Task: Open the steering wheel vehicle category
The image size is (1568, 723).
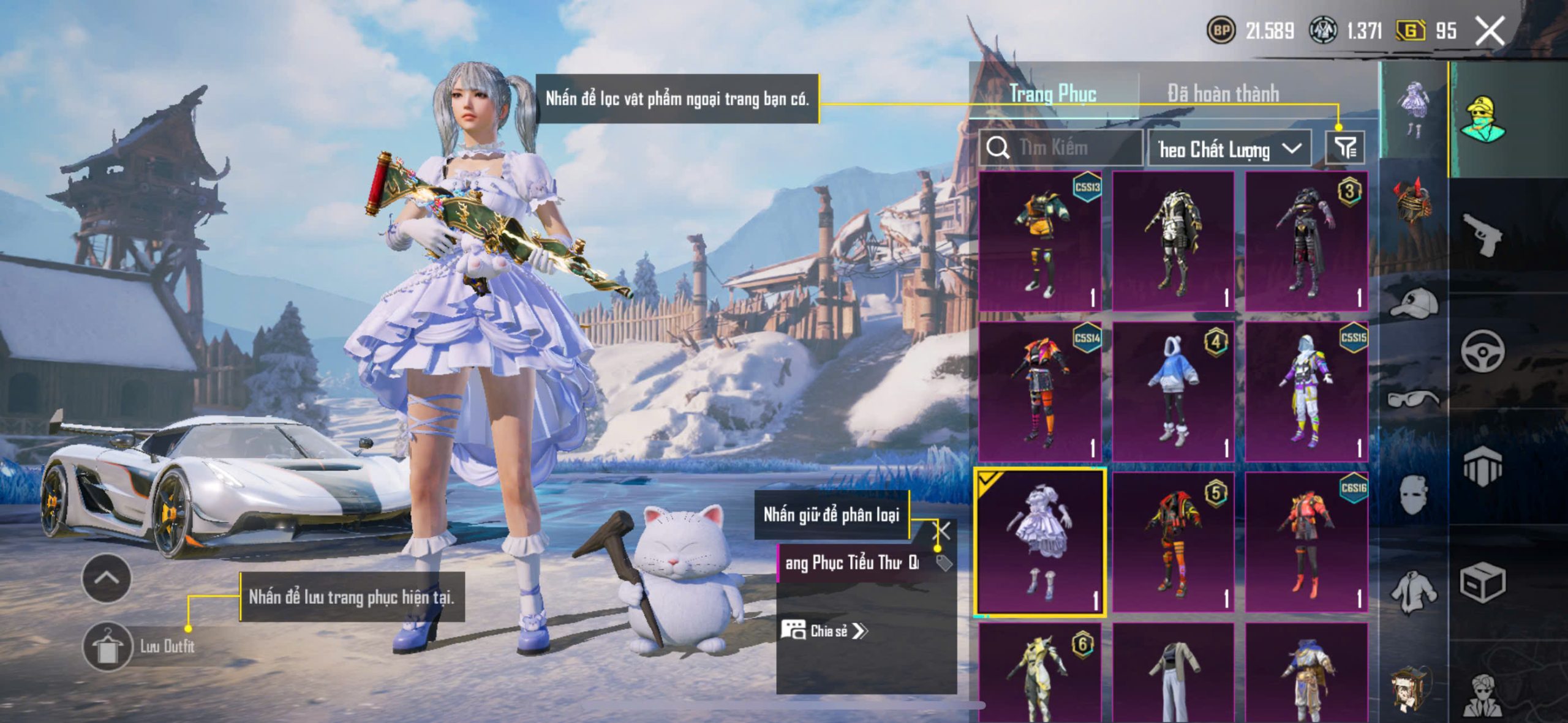Action: (1482, 351)
